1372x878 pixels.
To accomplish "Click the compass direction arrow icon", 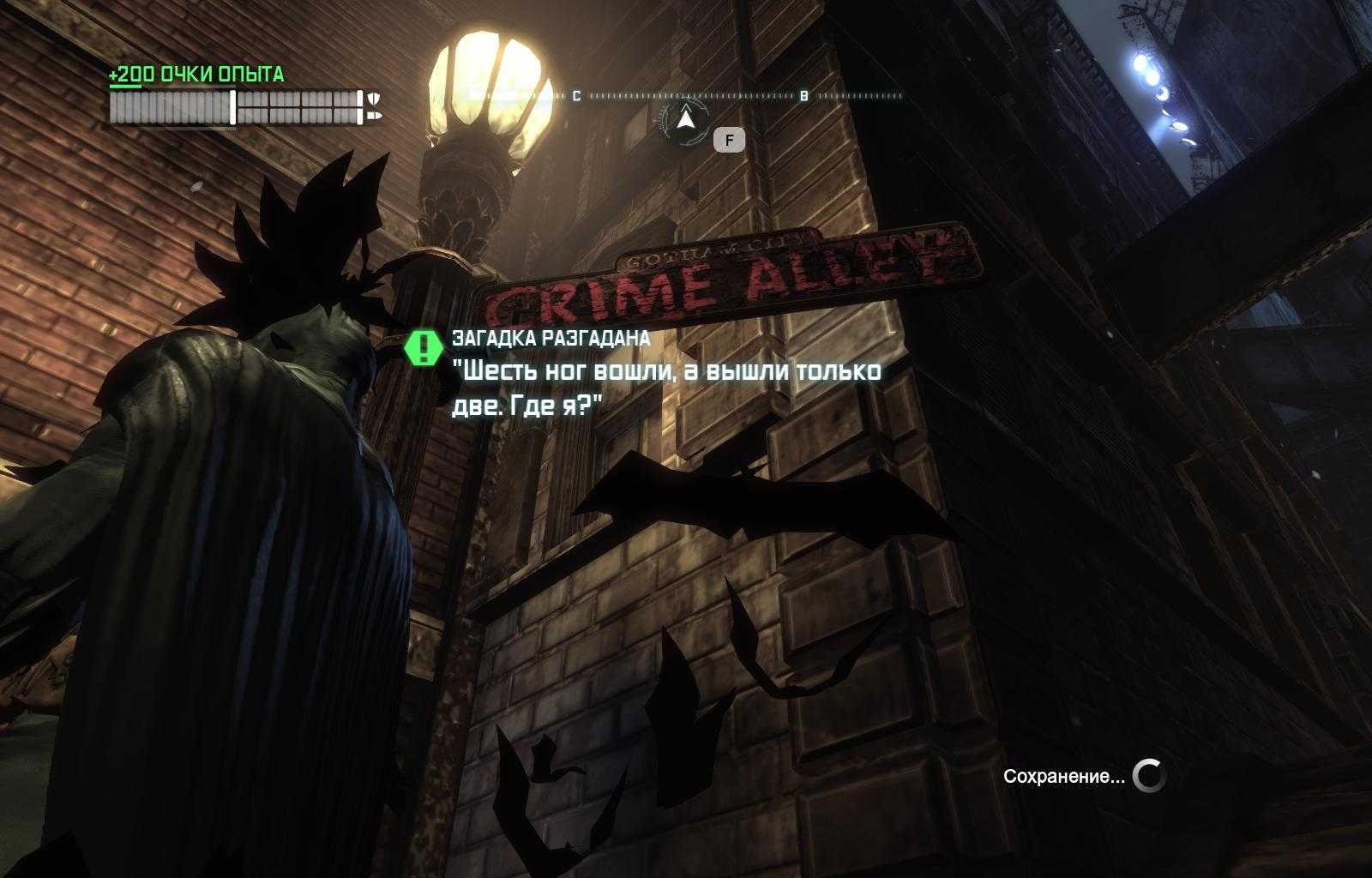I will tap(685, 118).
